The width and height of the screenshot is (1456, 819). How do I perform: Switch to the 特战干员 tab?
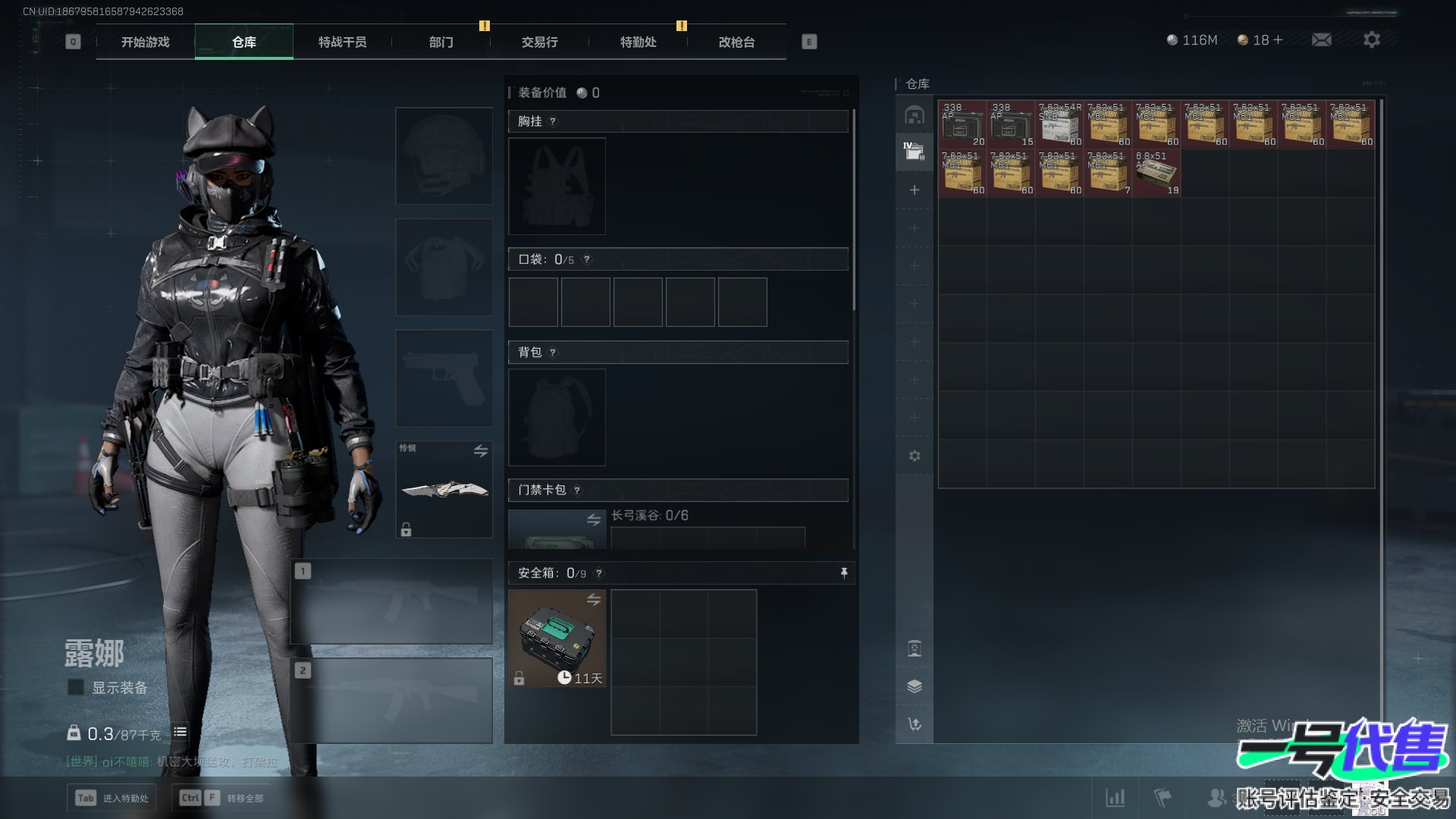coord(342,42)
